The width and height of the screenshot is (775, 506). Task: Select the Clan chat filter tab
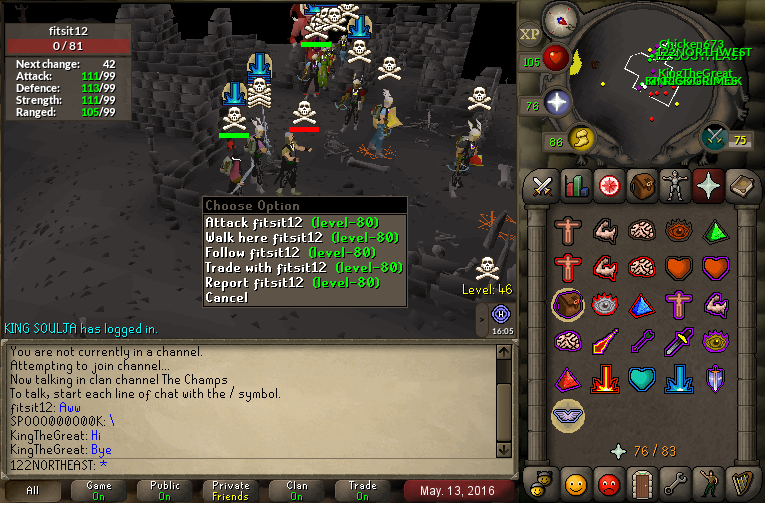297,490
